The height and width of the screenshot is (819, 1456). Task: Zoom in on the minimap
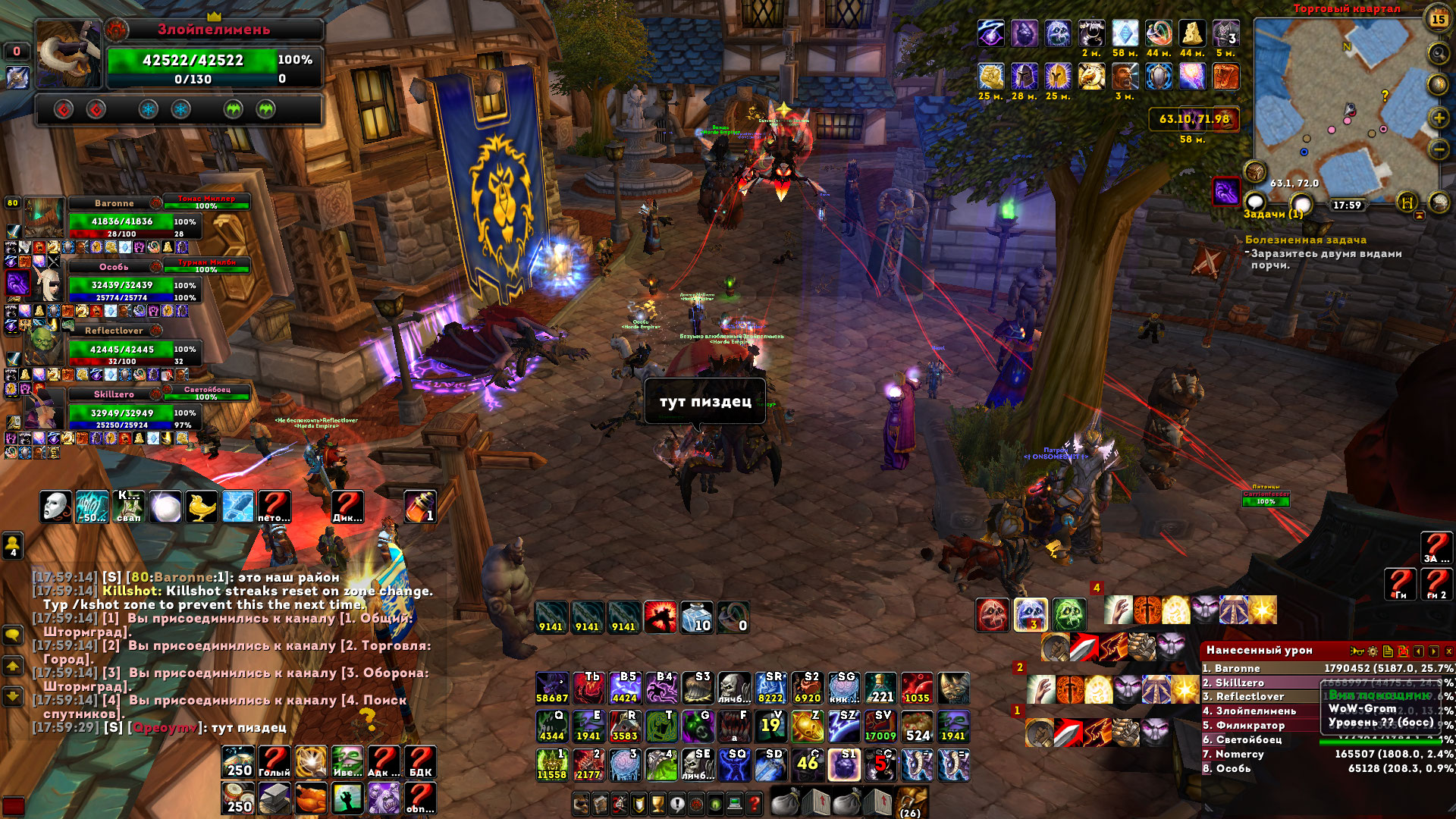pos(1439,118)
